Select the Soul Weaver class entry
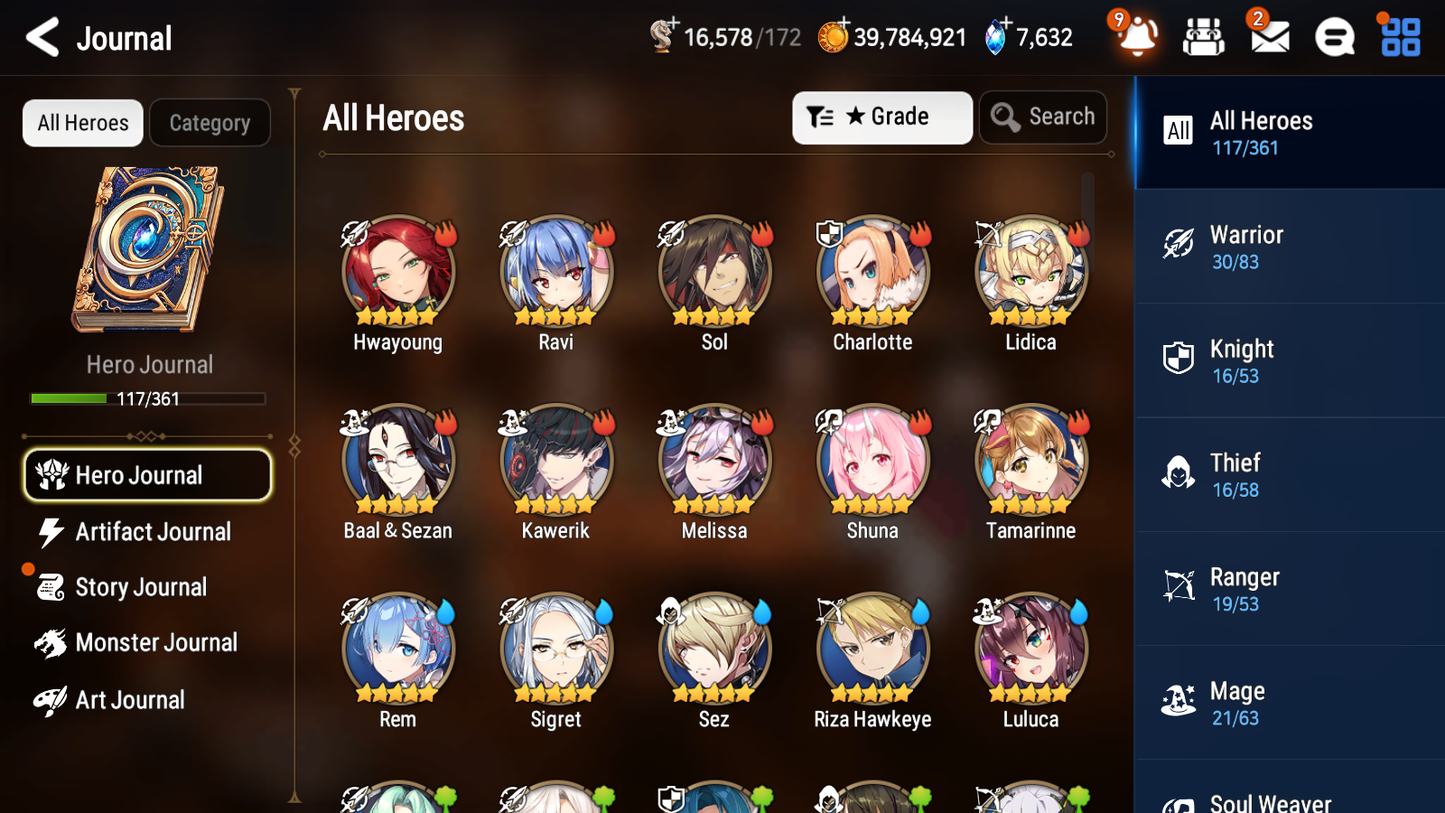The width and height of the screenshot is (1445, 813). [1289, 798]
